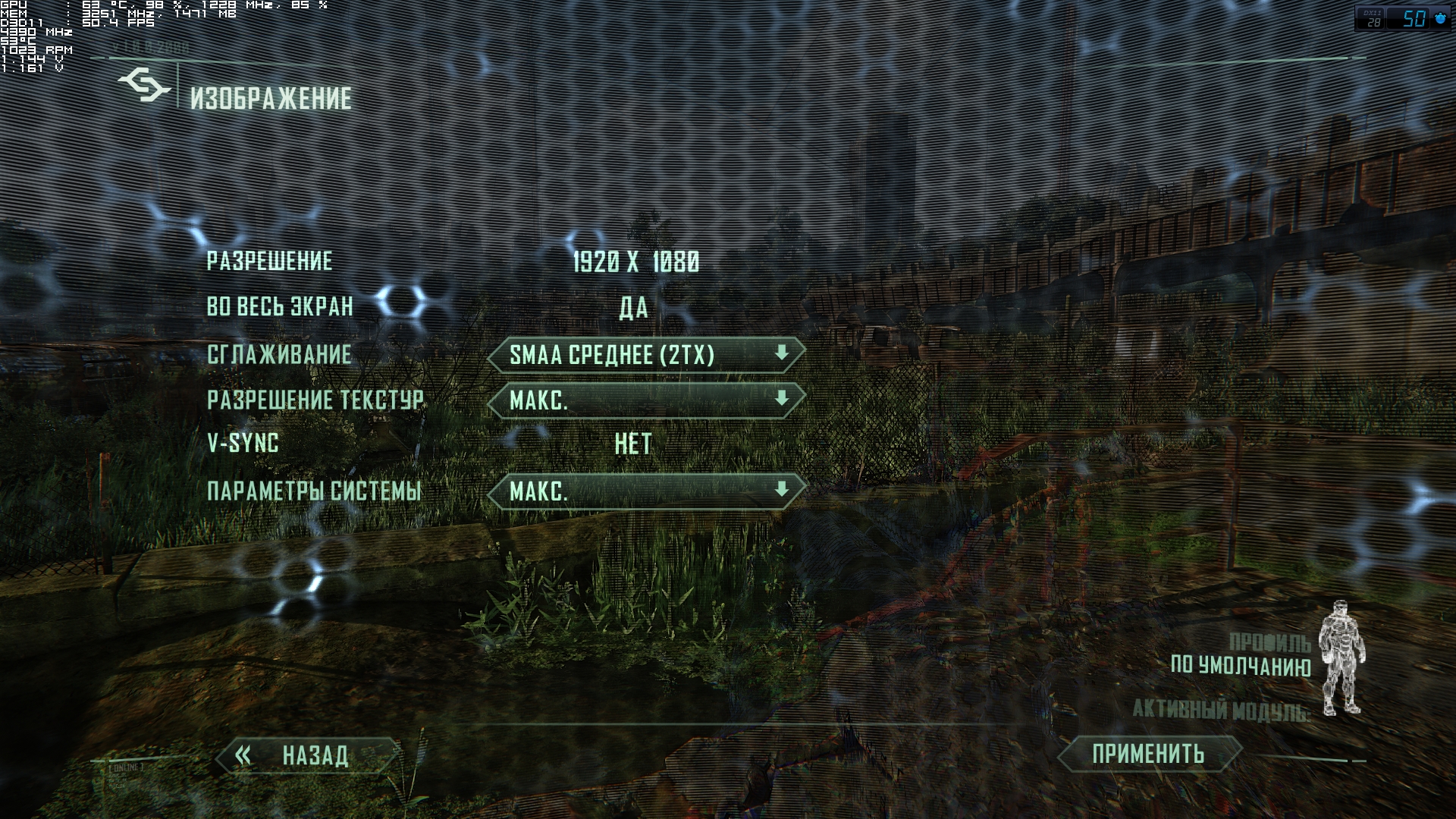
Task: Apply settings with the Применить button
Action: (x=1148, y=754)
